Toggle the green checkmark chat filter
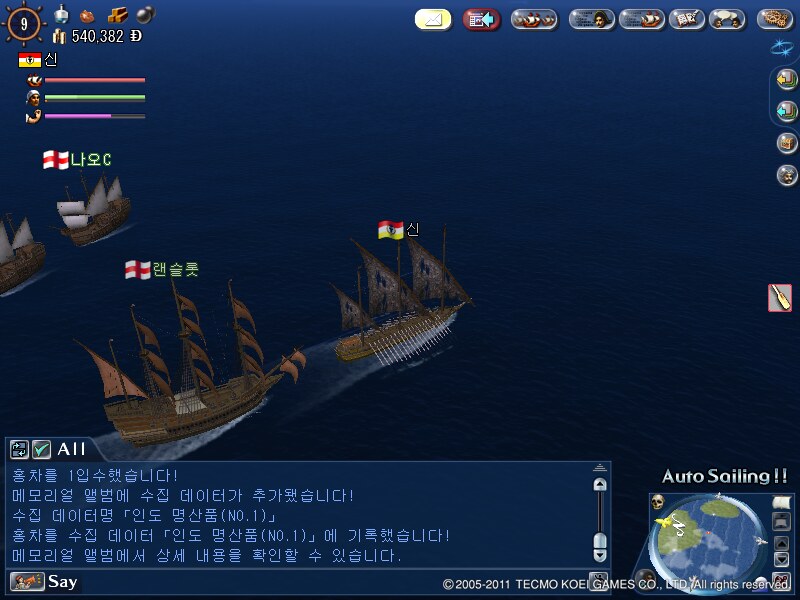 [41, 449]
